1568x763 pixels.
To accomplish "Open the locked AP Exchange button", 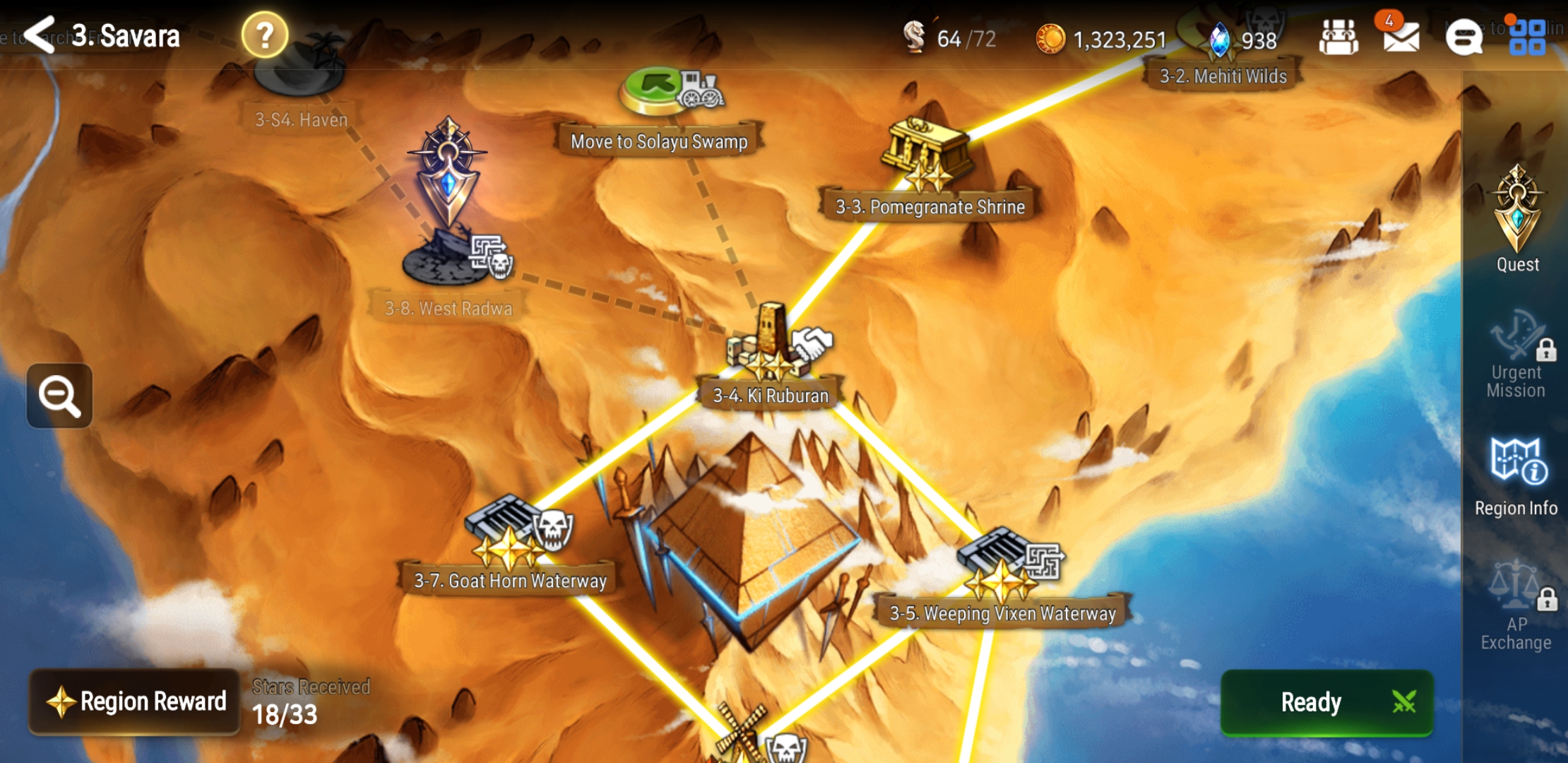I will pyautogui.click(x=1517, y=611).
